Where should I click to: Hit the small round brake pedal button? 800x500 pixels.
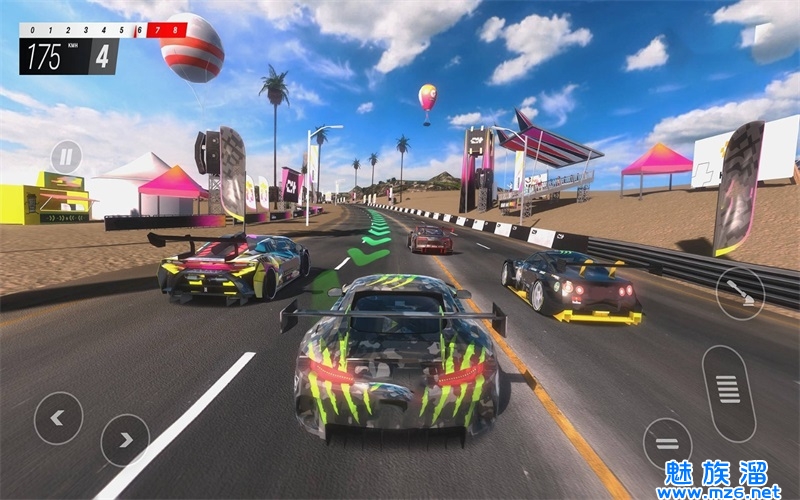coord(667,443)
